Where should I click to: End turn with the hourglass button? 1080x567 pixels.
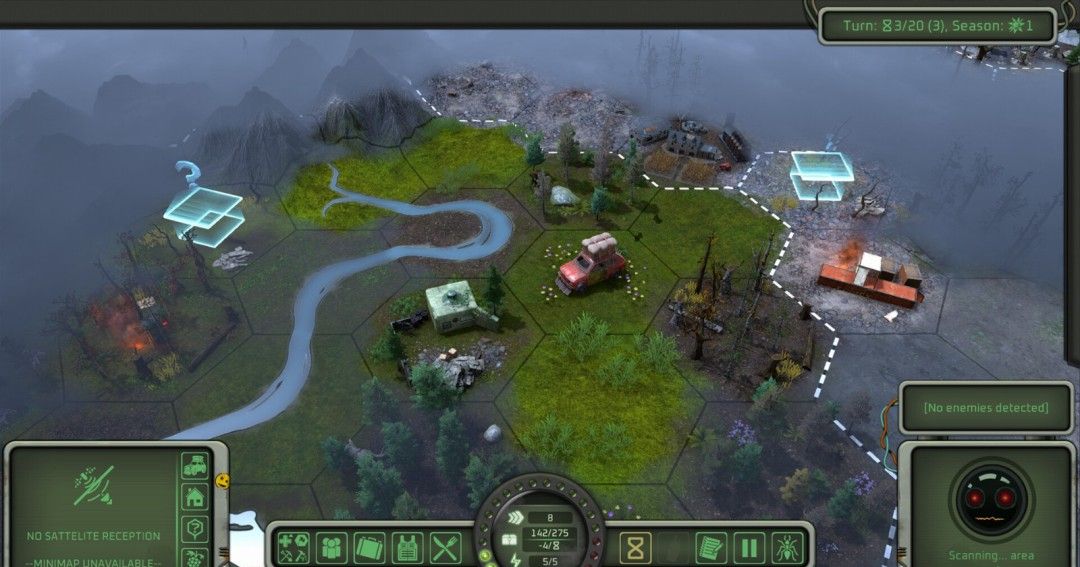pos(634,547)
